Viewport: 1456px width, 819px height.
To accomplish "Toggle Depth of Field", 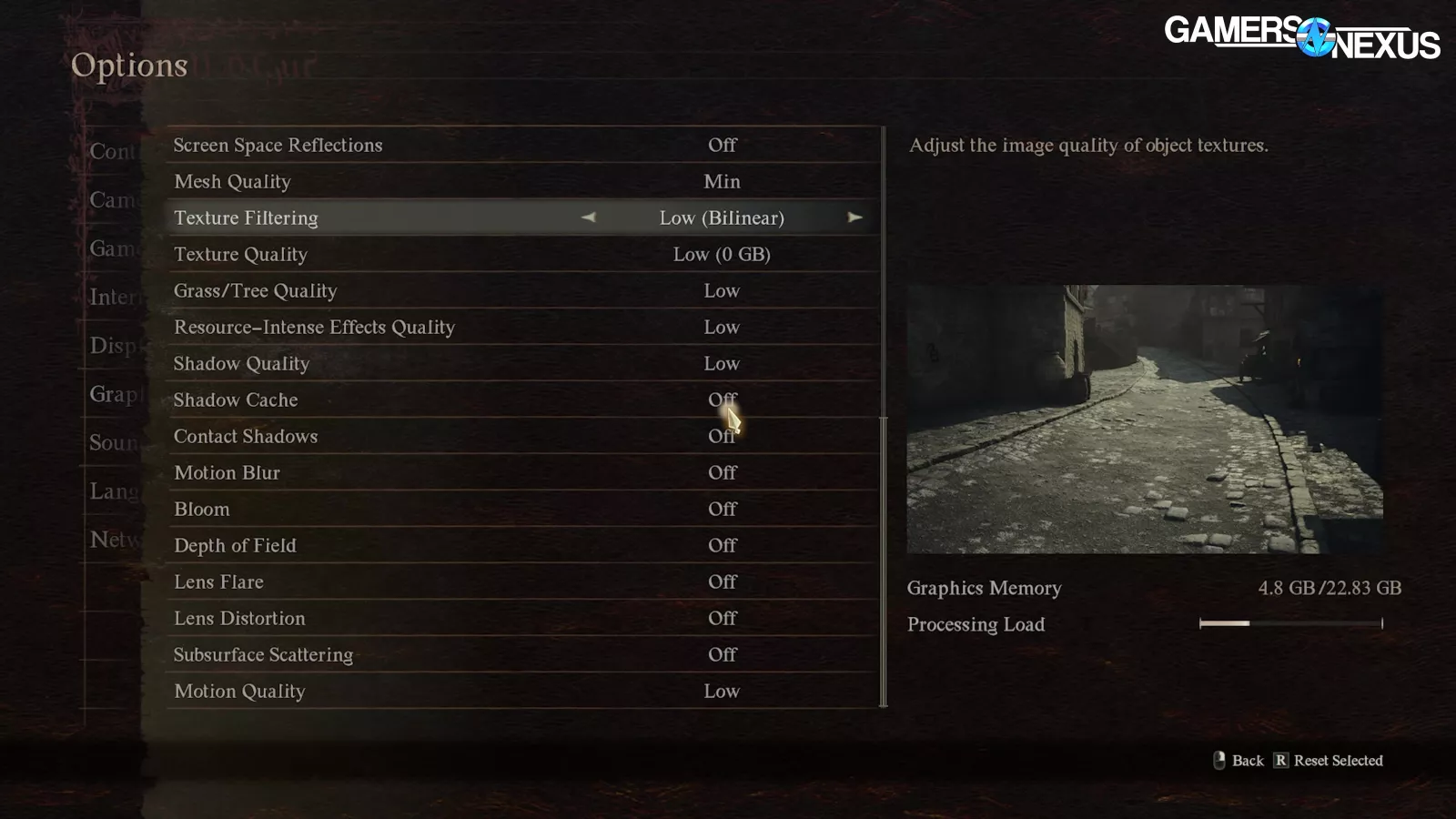I will [x=523, y=545].
